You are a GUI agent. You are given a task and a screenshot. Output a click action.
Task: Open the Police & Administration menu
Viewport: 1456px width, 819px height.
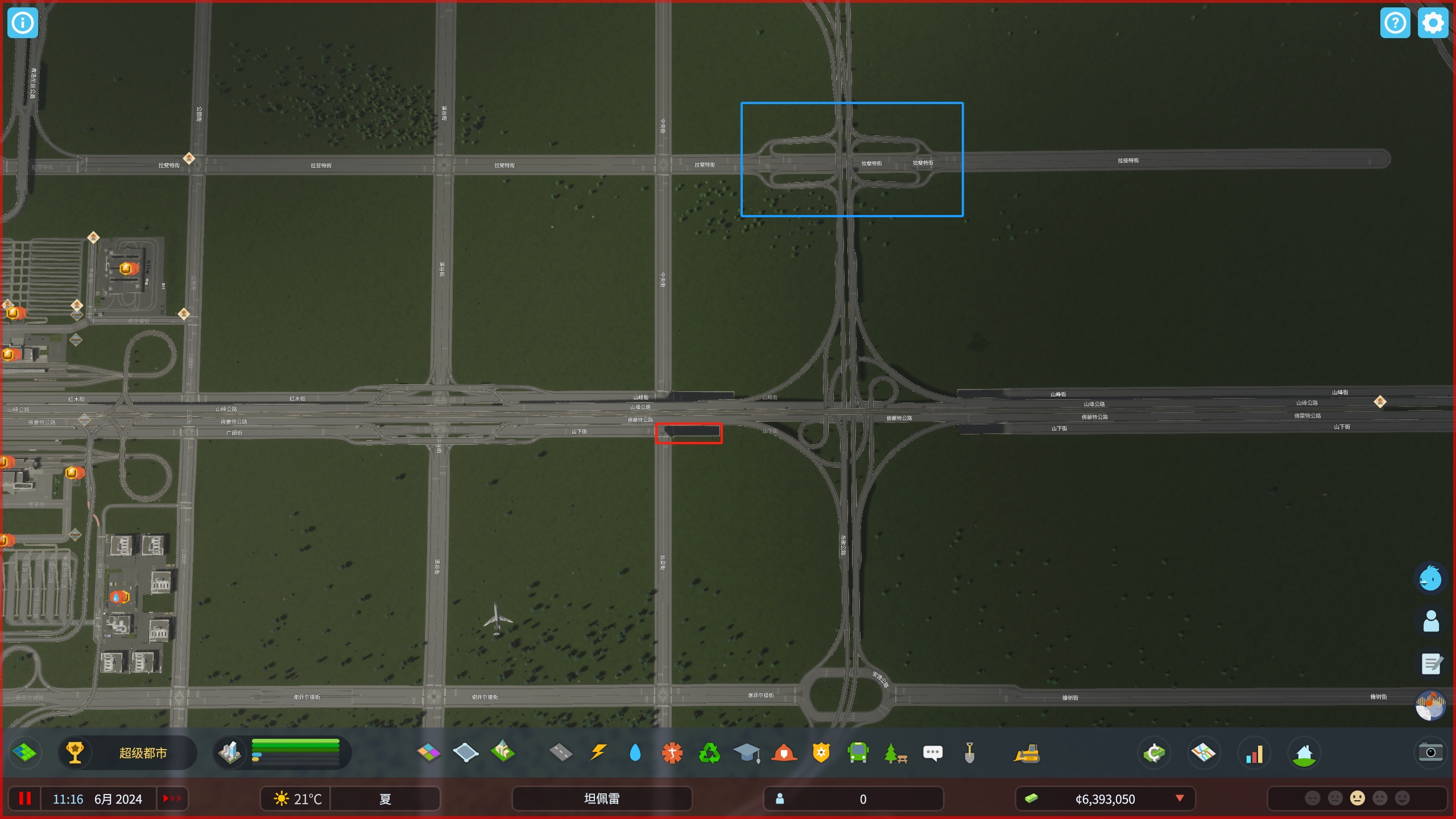(821, 752)
